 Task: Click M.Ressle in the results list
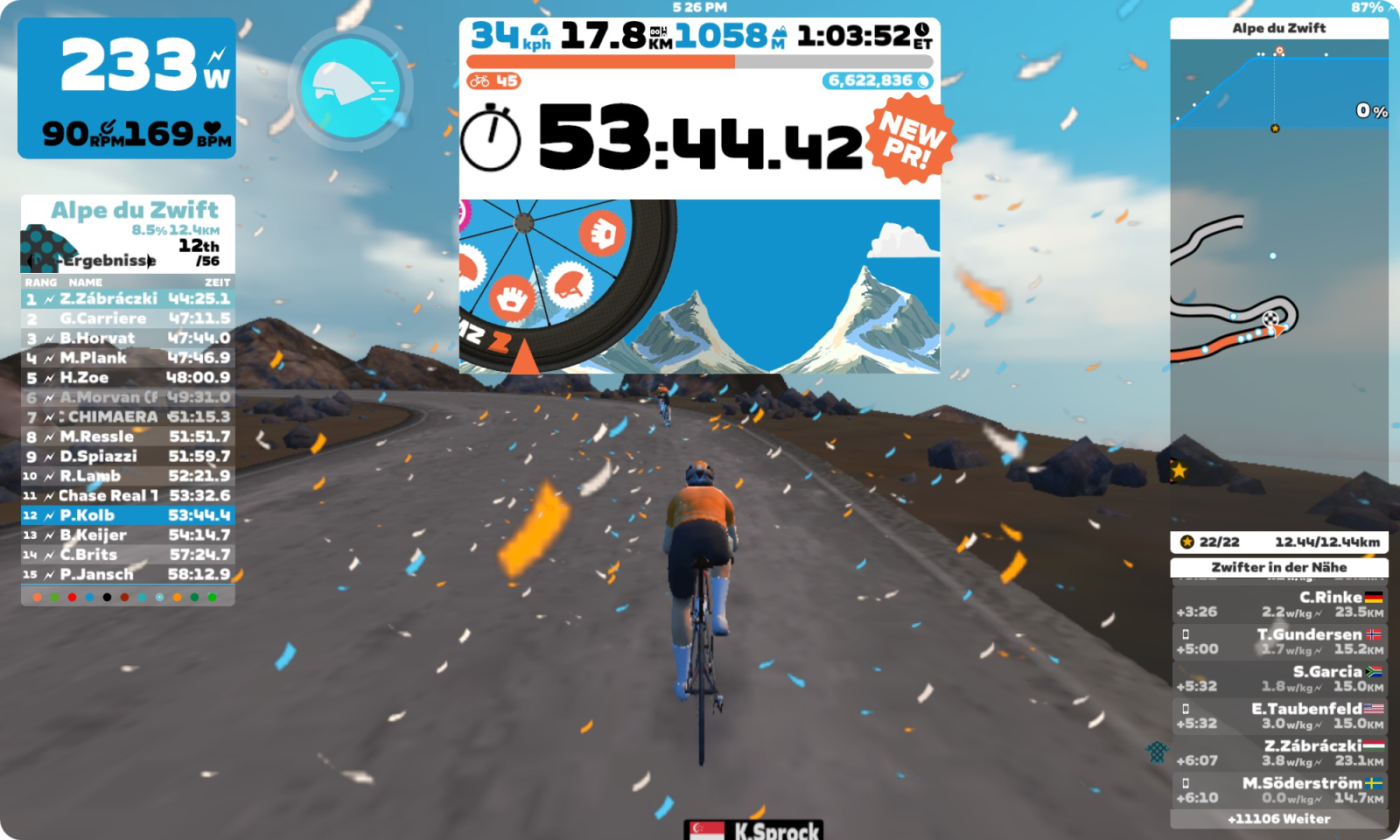(x=128, y=437)
